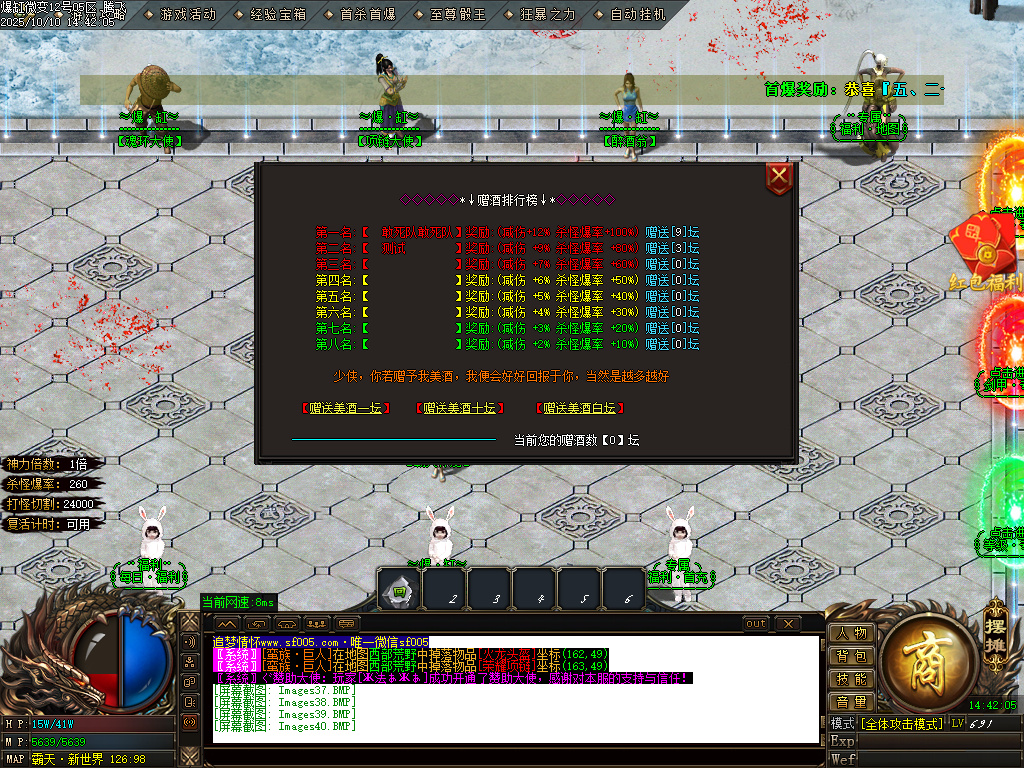This screenshot has width=1024, height=768.
Task: Choose 赠送美酒百坛 to gift a hundred jars
Action: click(x=580, y=408)
